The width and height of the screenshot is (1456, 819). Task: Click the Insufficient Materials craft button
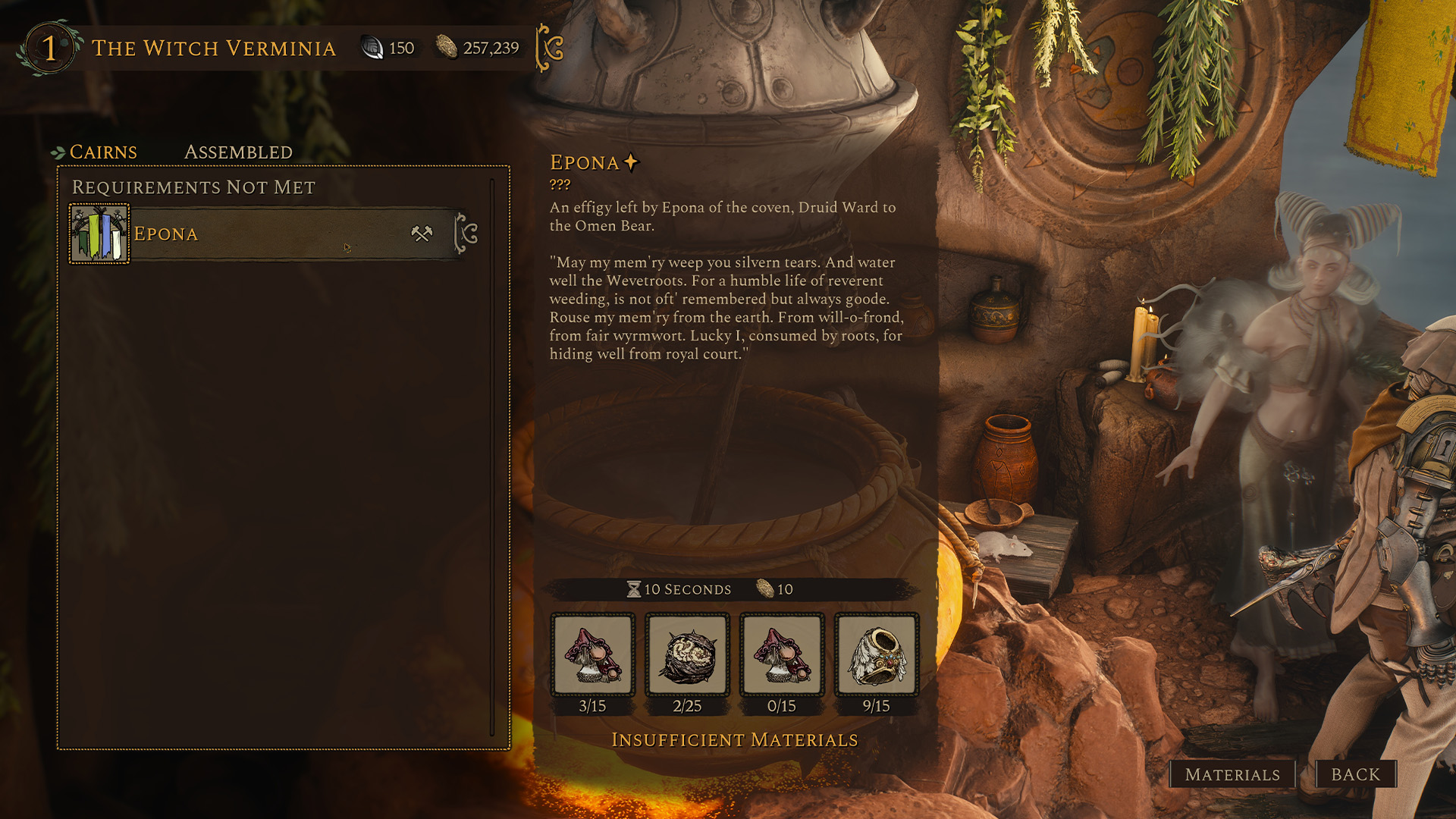734,740
